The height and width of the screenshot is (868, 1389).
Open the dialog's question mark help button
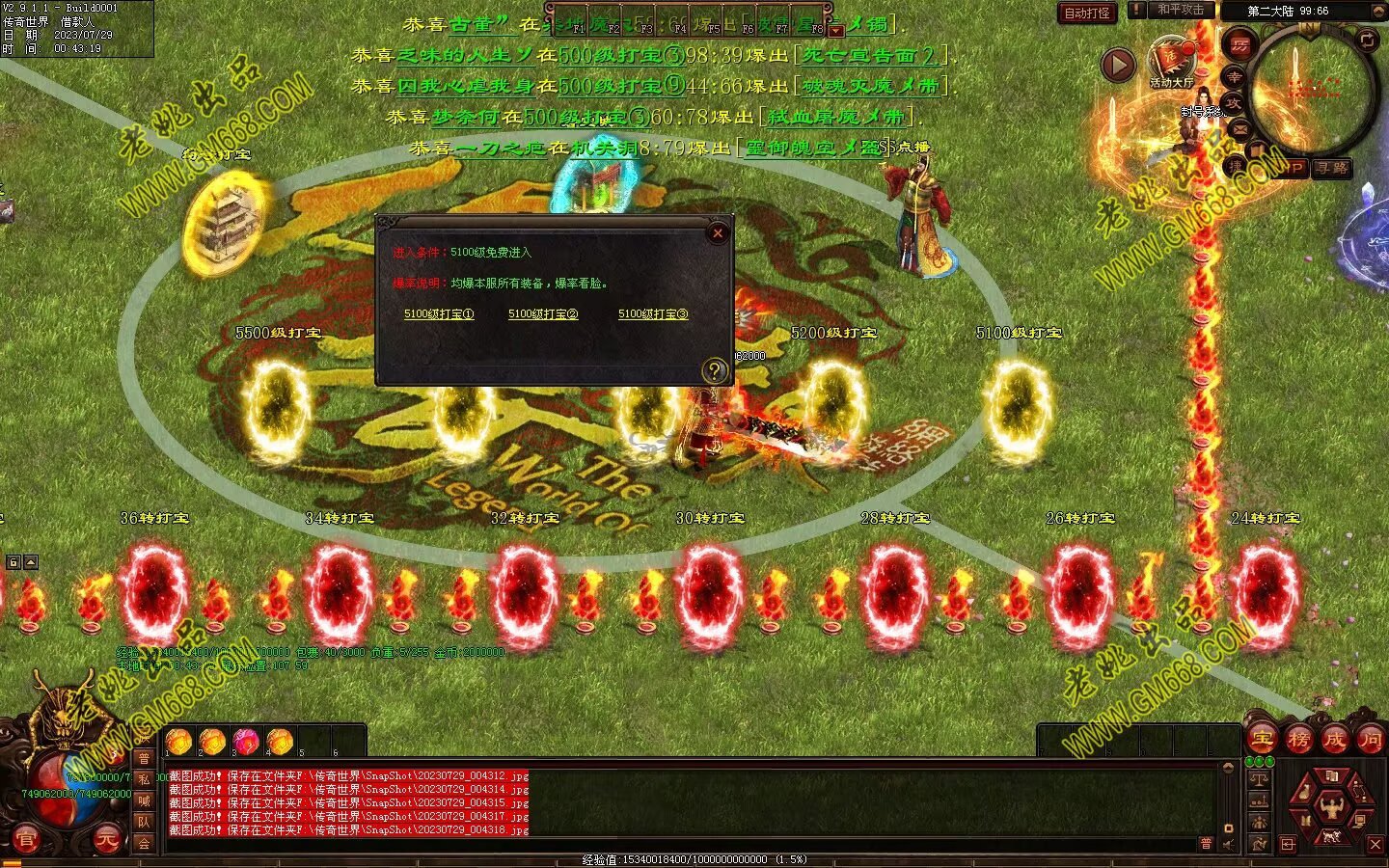(715, 370)
